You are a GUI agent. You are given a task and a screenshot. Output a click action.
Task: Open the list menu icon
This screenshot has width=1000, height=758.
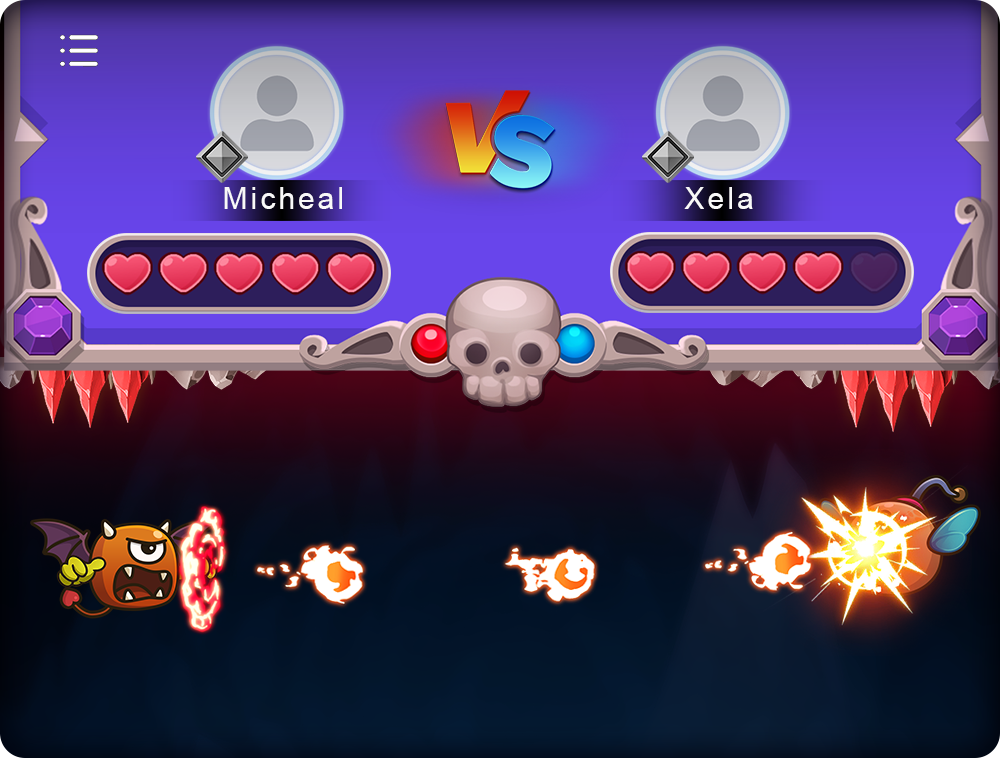pos(79,50)
